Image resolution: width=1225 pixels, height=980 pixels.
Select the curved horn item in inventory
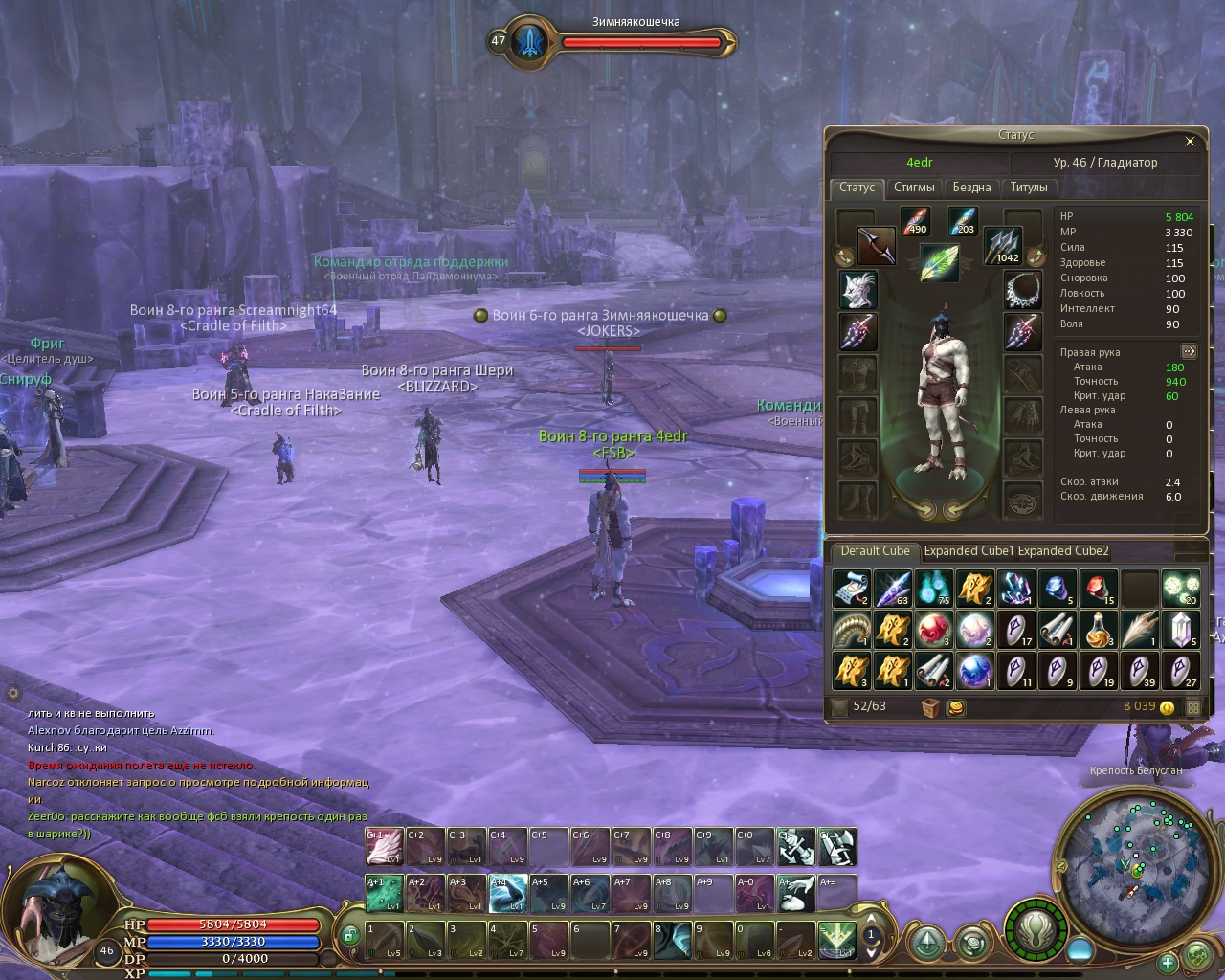tap(850, 630)
